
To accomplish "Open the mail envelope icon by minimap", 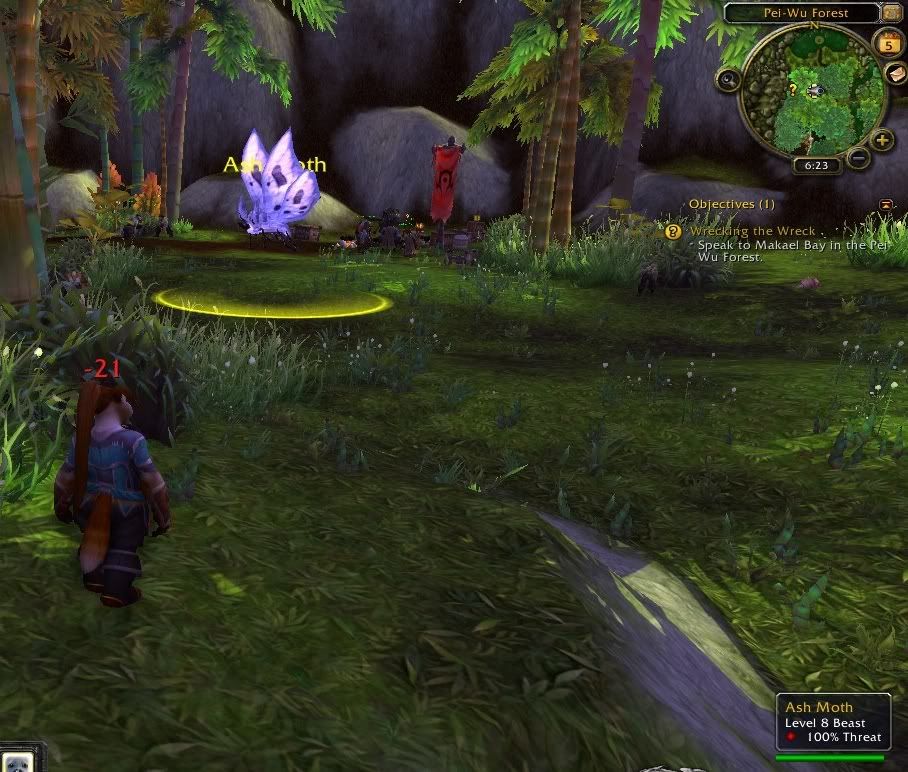I will [896, 73].
